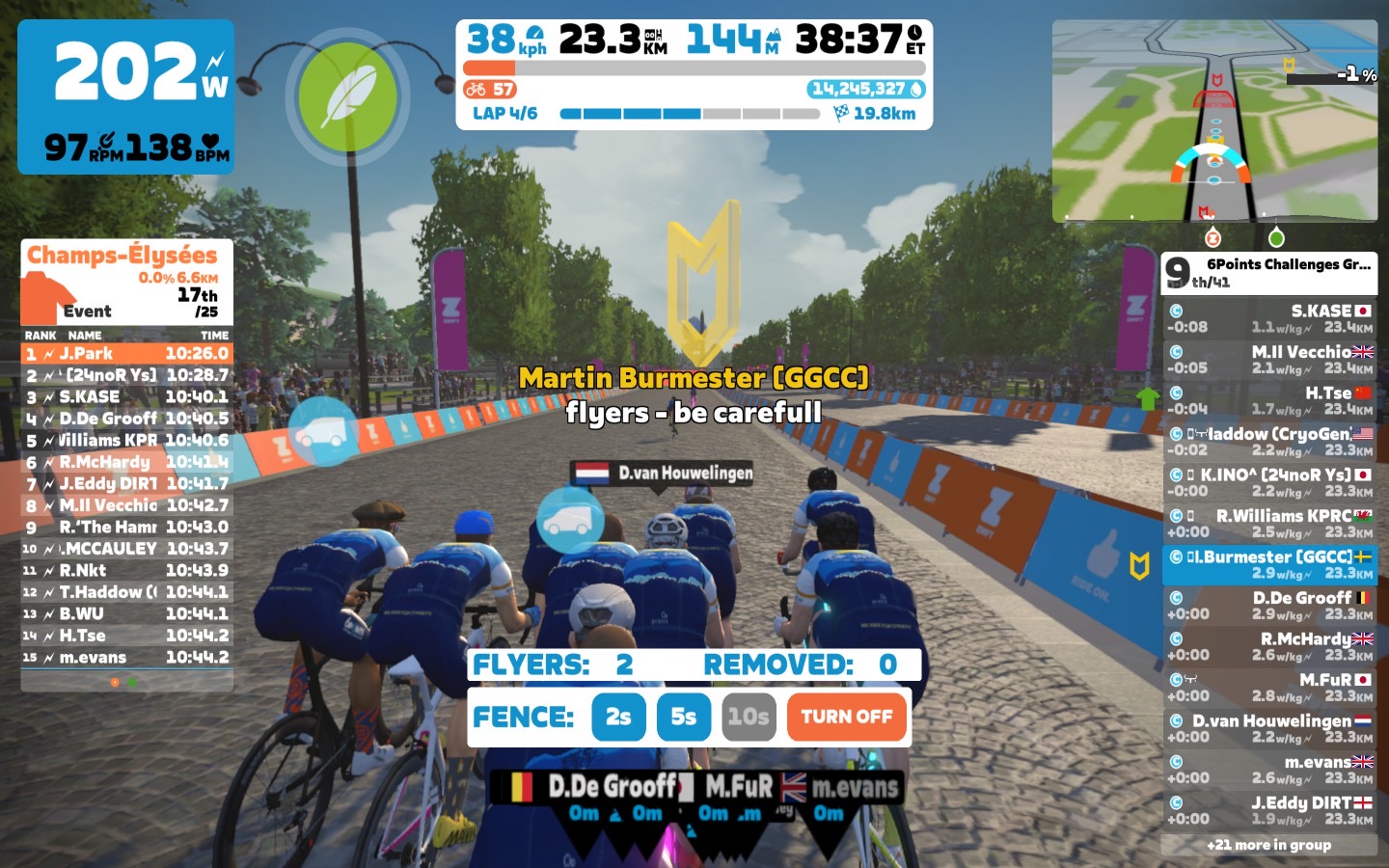Select the highlighted Burmester (GGCC) row
1389x868 pixels.
click(1268, 564)
